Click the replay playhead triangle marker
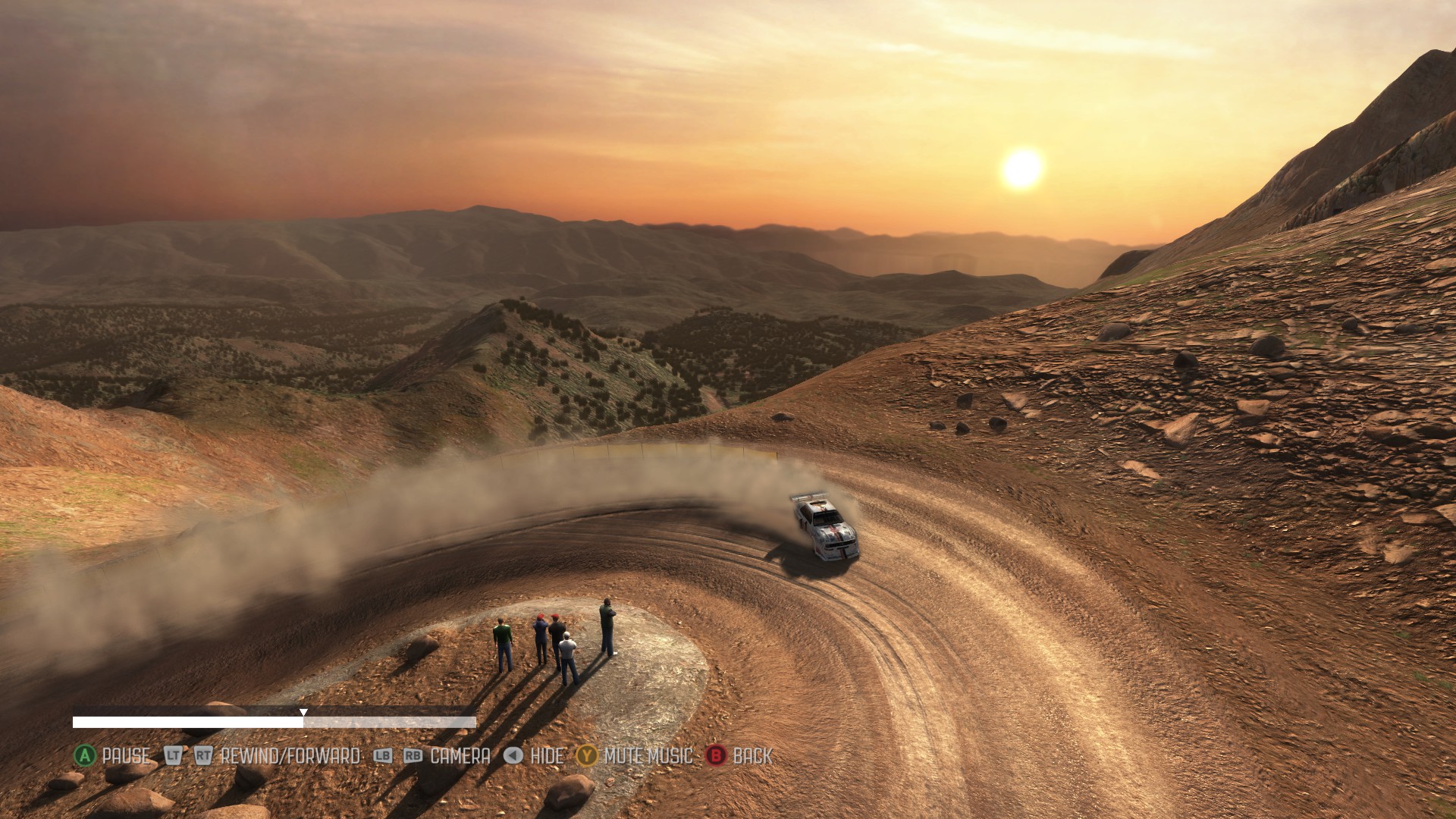The image size is (1456, 819). pyautogui.click(x=303, y=712)
